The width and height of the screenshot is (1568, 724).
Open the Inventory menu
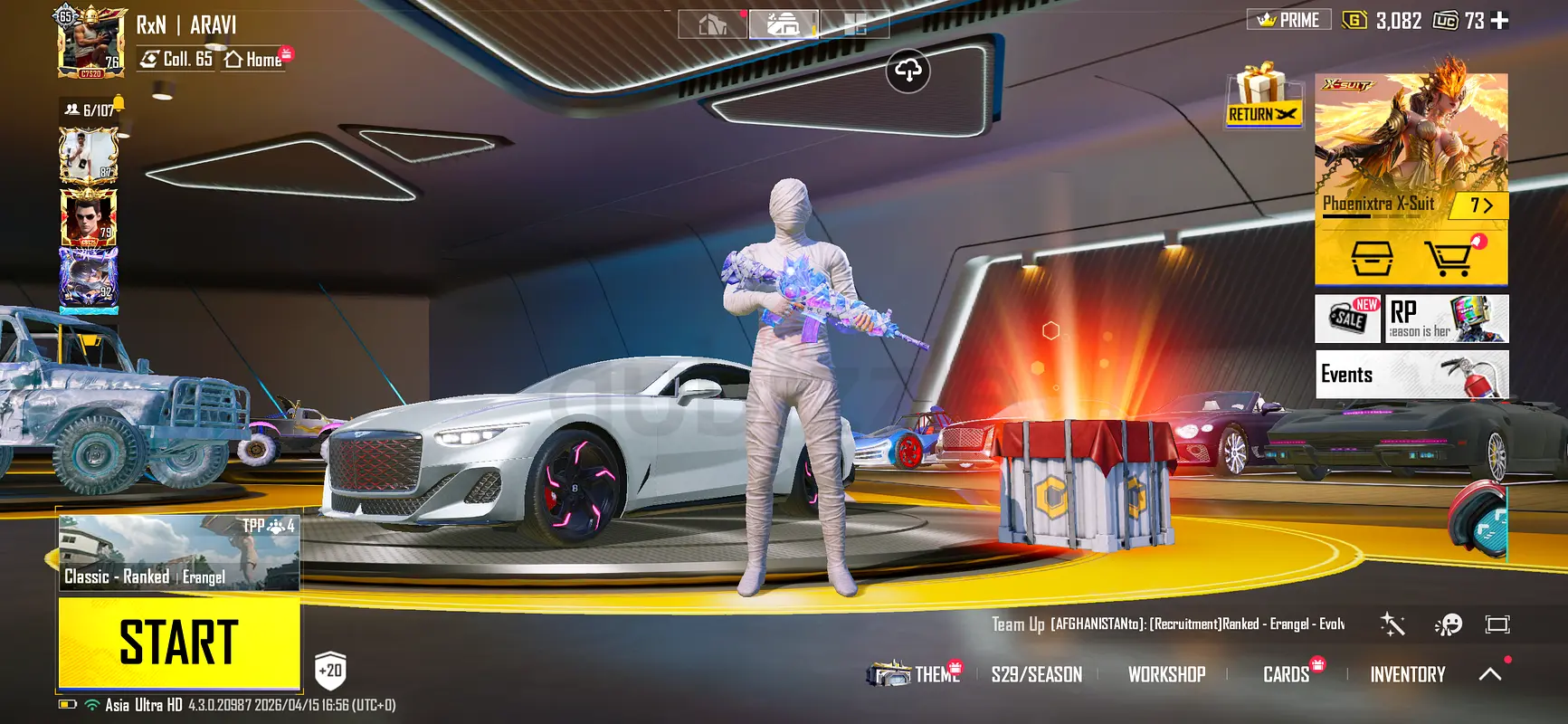pyautogui.click(x=1407, y=674)
